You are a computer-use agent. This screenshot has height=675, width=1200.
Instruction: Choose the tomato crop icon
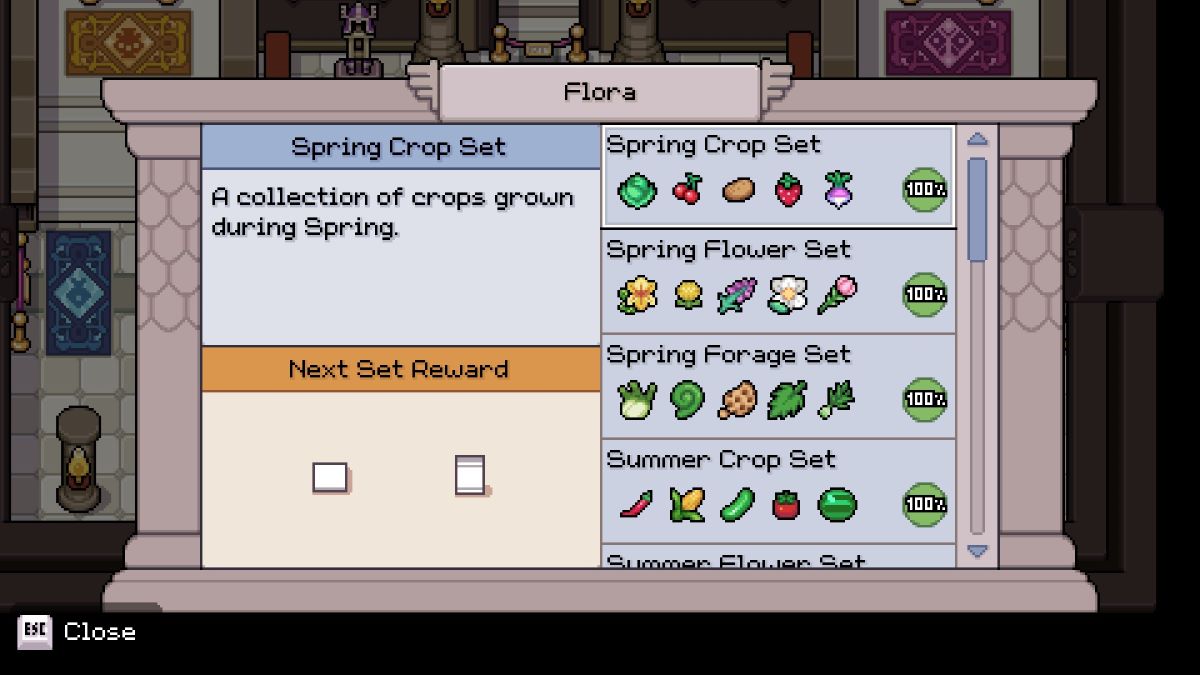tap(787, 505)
